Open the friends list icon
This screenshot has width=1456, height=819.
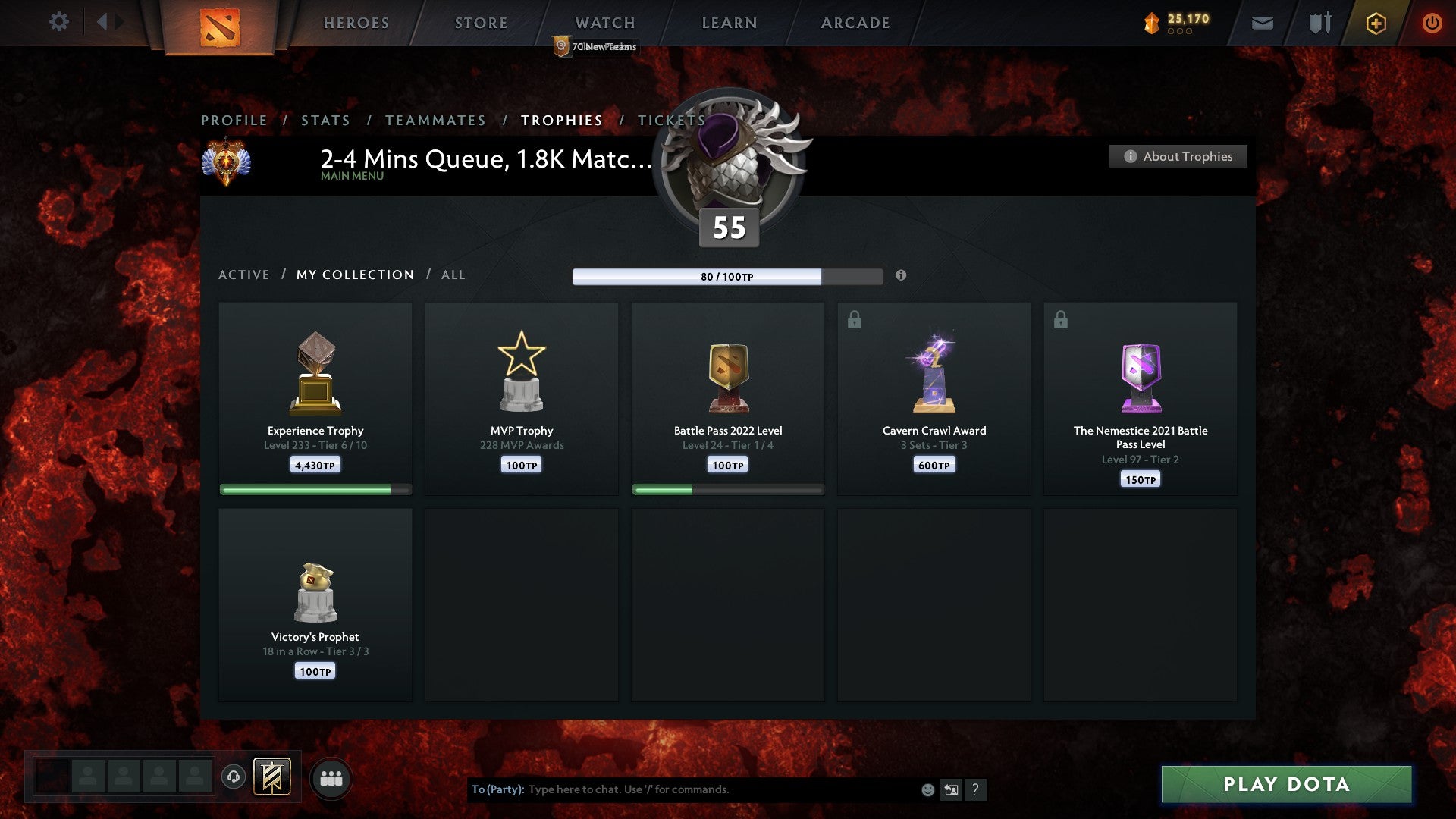(x=329, y=777)
